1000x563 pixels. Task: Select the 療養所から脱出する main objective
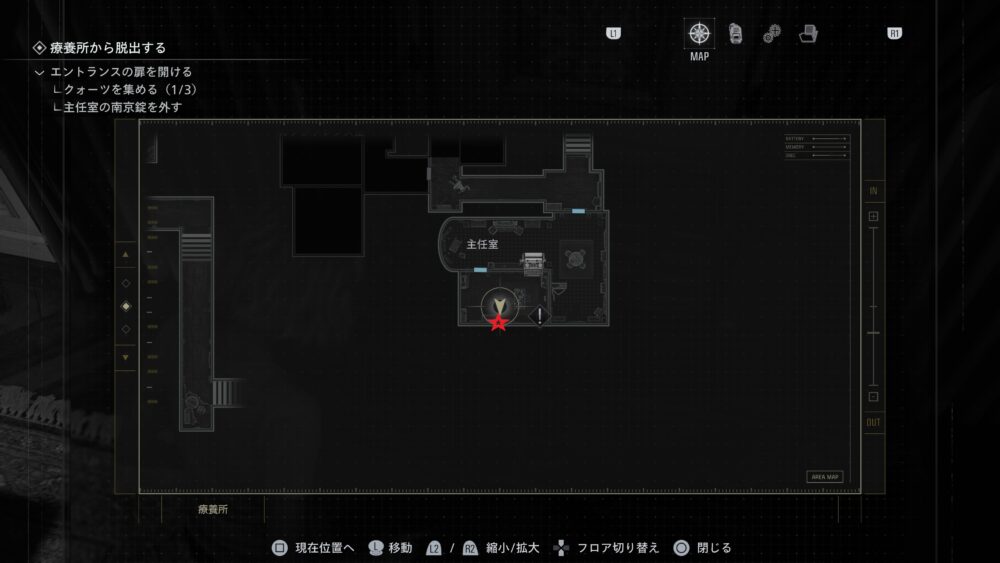(x=108, y=47)
